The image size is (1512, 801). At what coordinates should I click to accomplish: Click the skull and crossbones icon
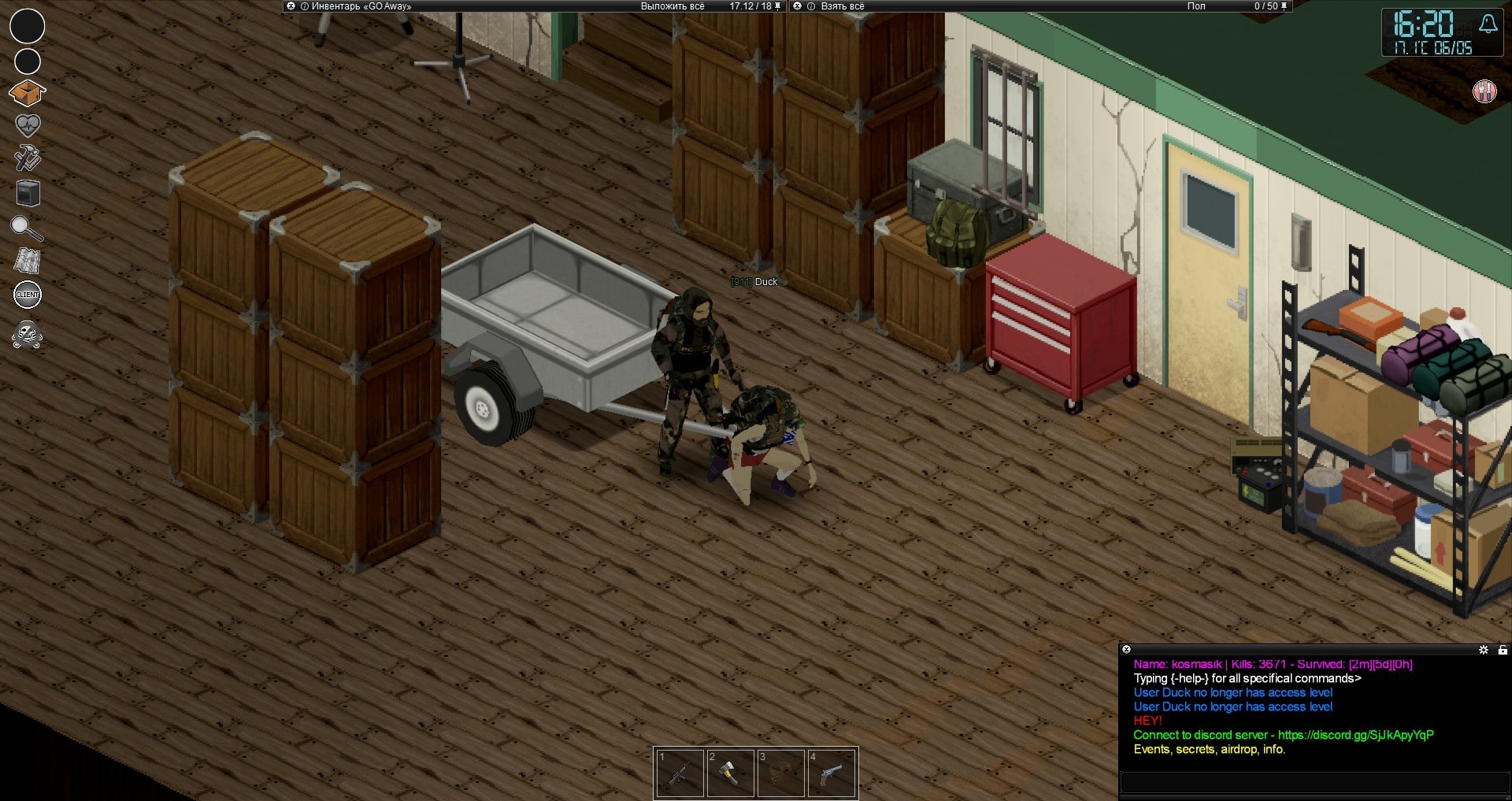28,335
